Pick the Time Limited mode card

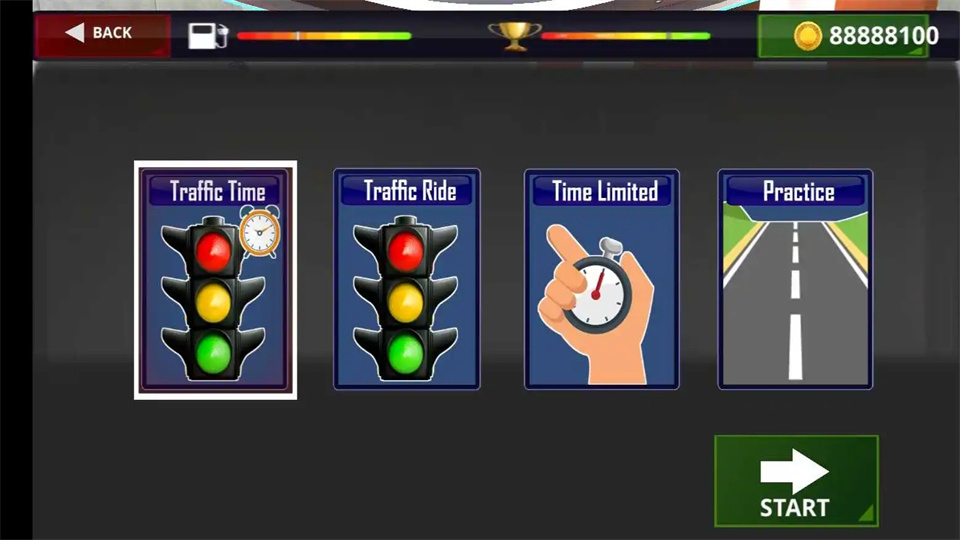(x=602, y=280)
